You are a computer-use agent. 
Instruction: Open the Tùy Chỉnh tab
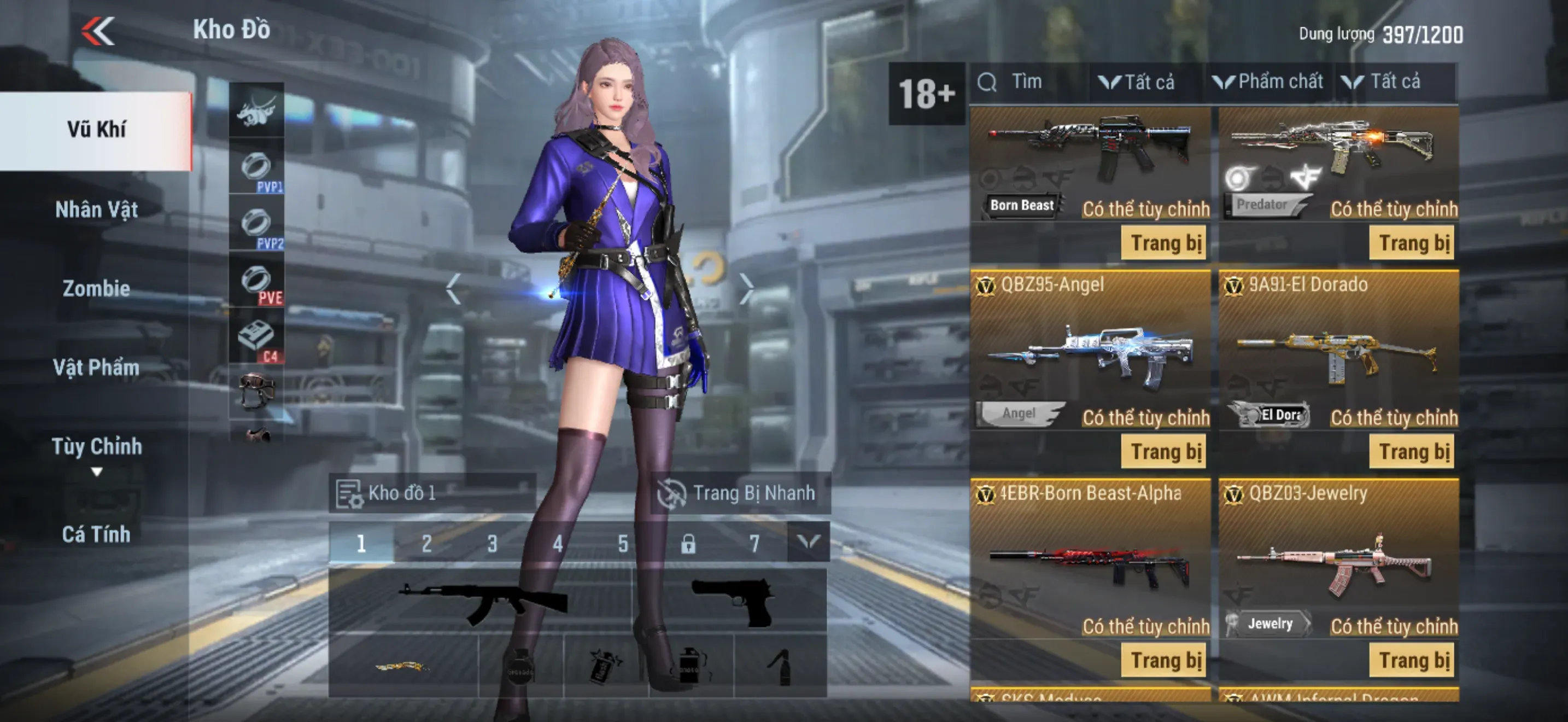tap(96, 447)
